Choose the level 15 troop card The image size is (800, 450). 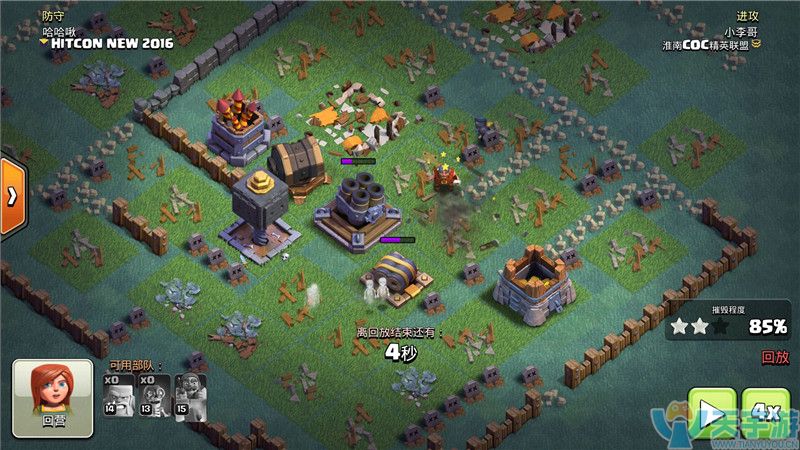[187, 394]
